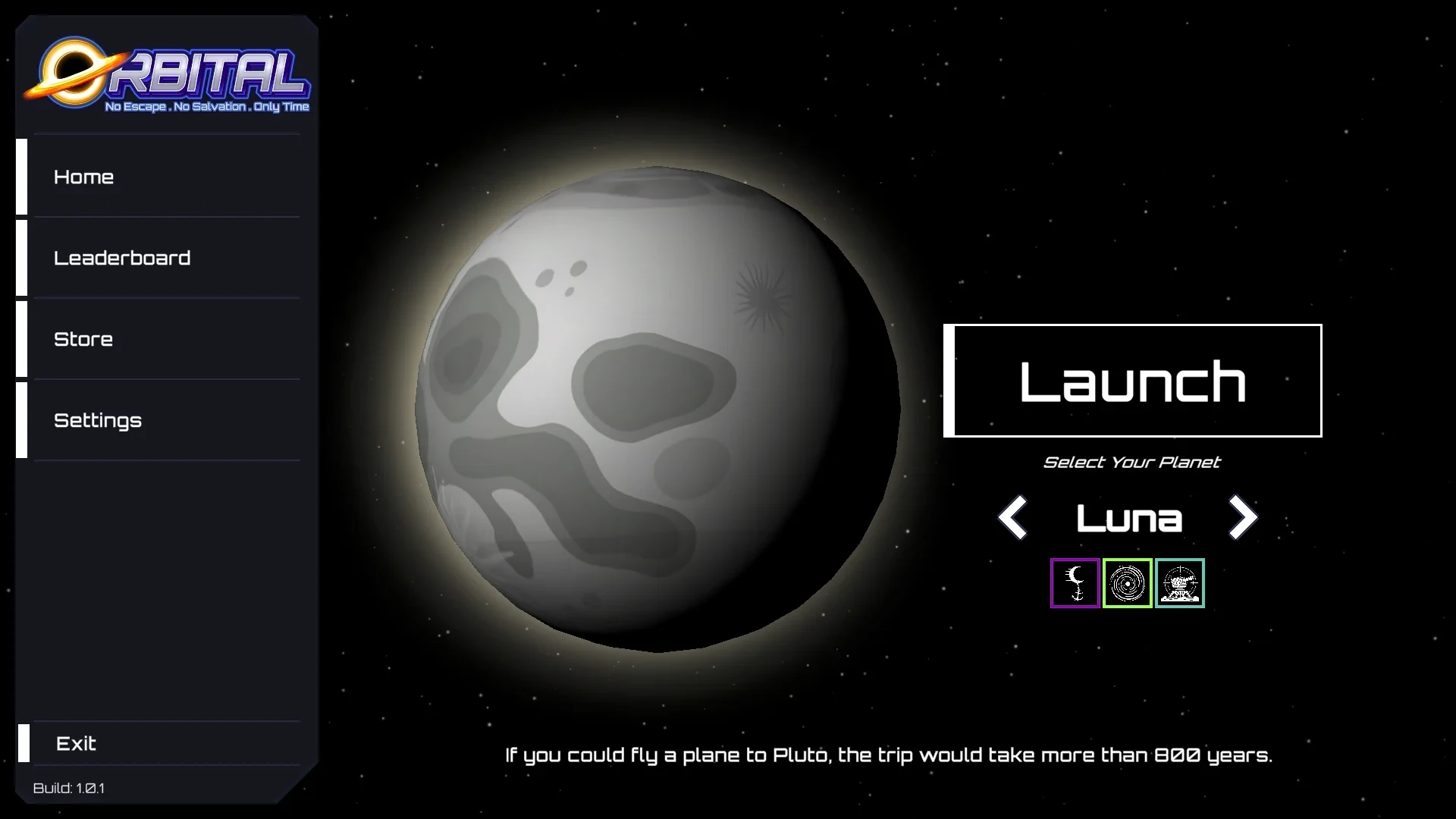Select the green orbital rings badge
The height and width of the screenshot is (819, 1456).
(1127, 583)
